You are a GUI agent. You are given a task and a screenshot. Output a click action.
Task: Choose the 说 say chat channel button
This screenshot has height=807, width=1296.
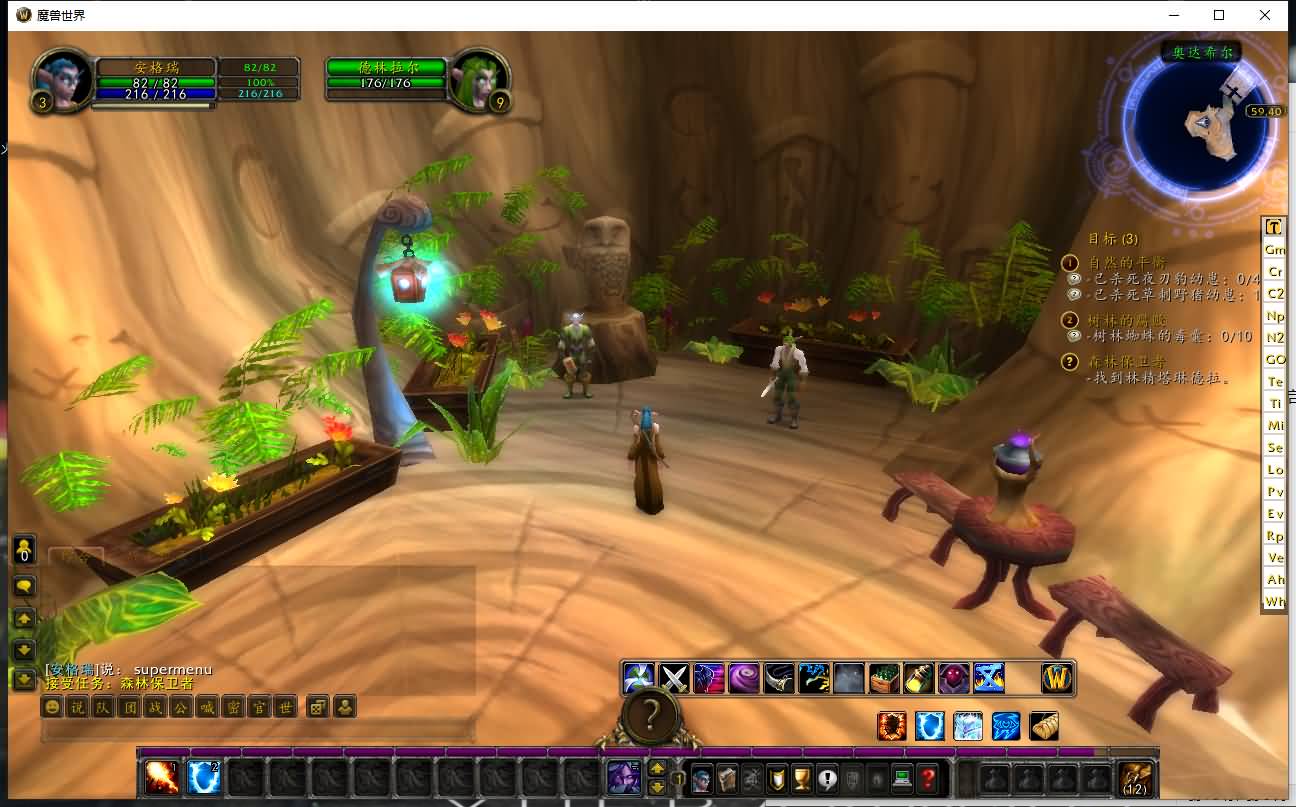click(78, 707)
